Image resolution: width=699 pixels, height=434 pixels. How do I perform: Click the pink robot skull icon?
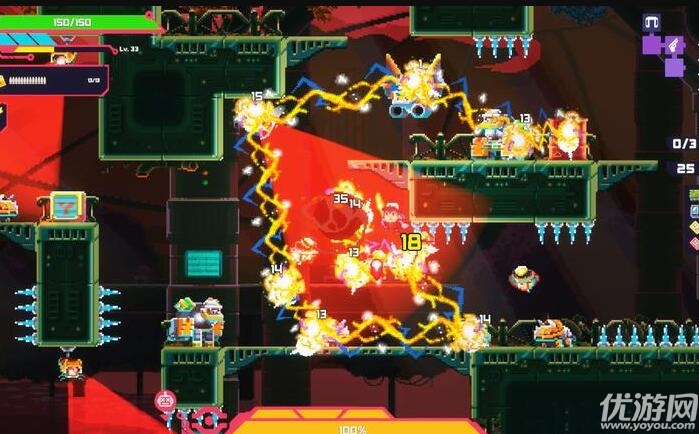point(164,402)
